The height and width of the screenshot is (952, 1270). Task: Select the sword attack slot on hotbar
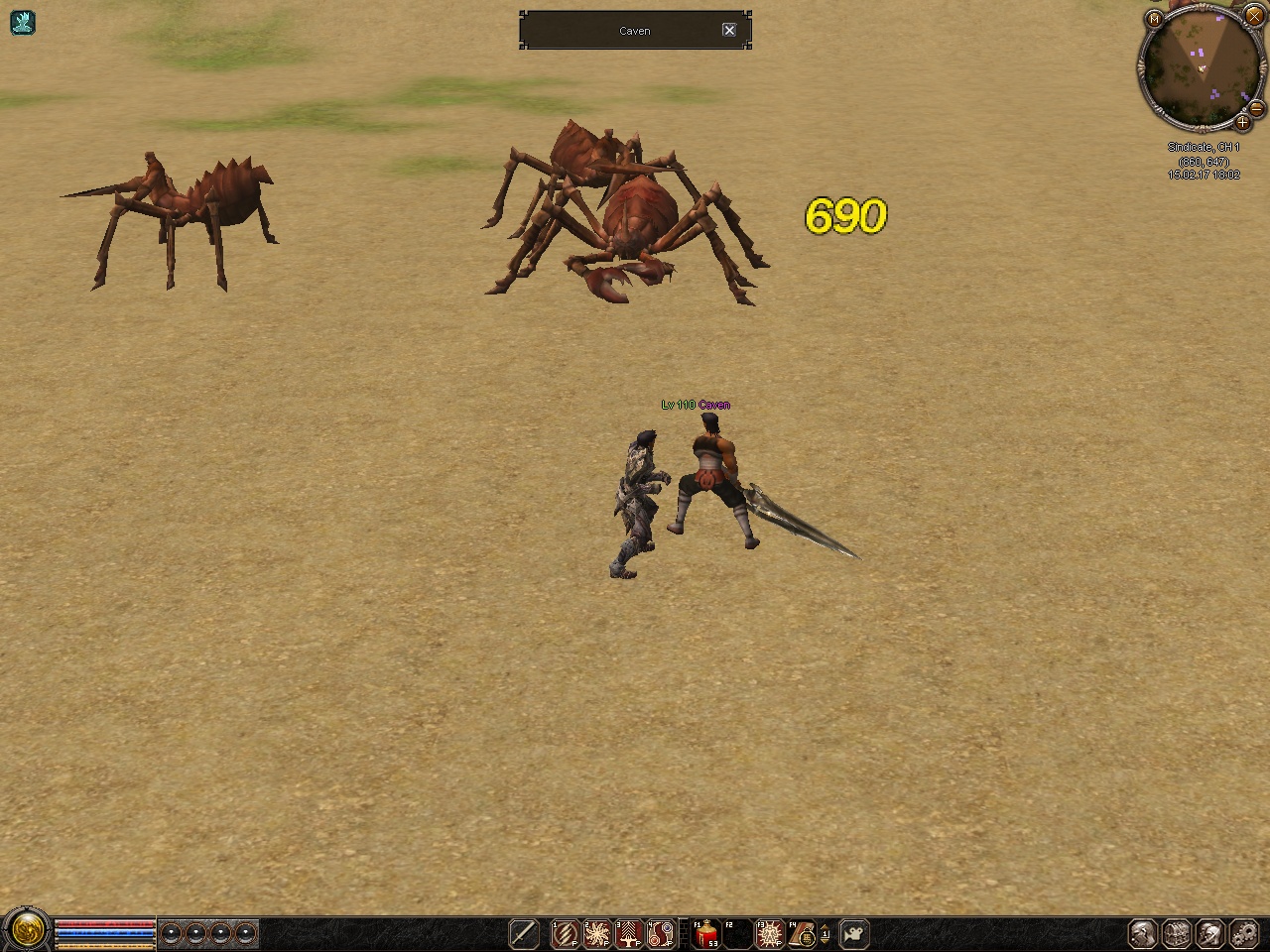[x=523, y=933]
